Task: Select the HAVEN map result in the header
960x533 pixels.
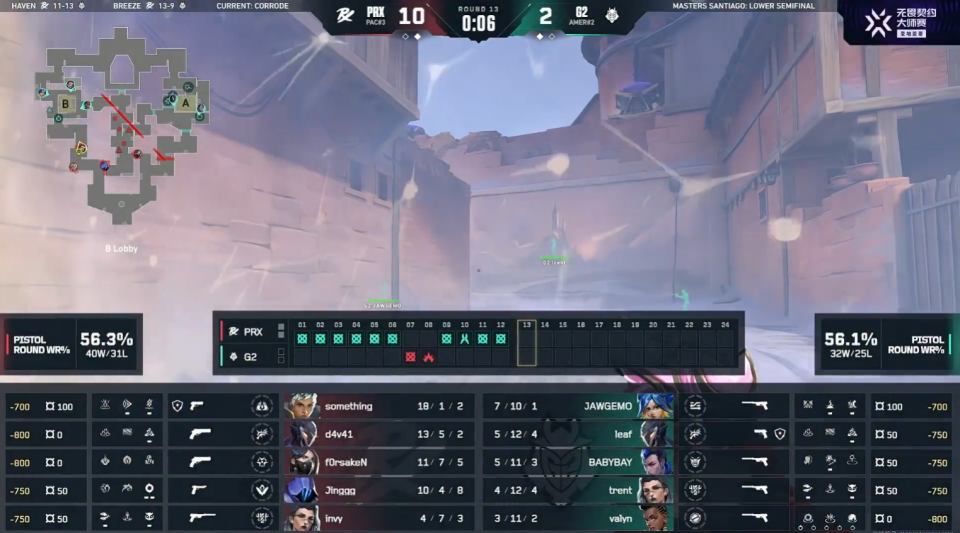Action: point(47,6)
